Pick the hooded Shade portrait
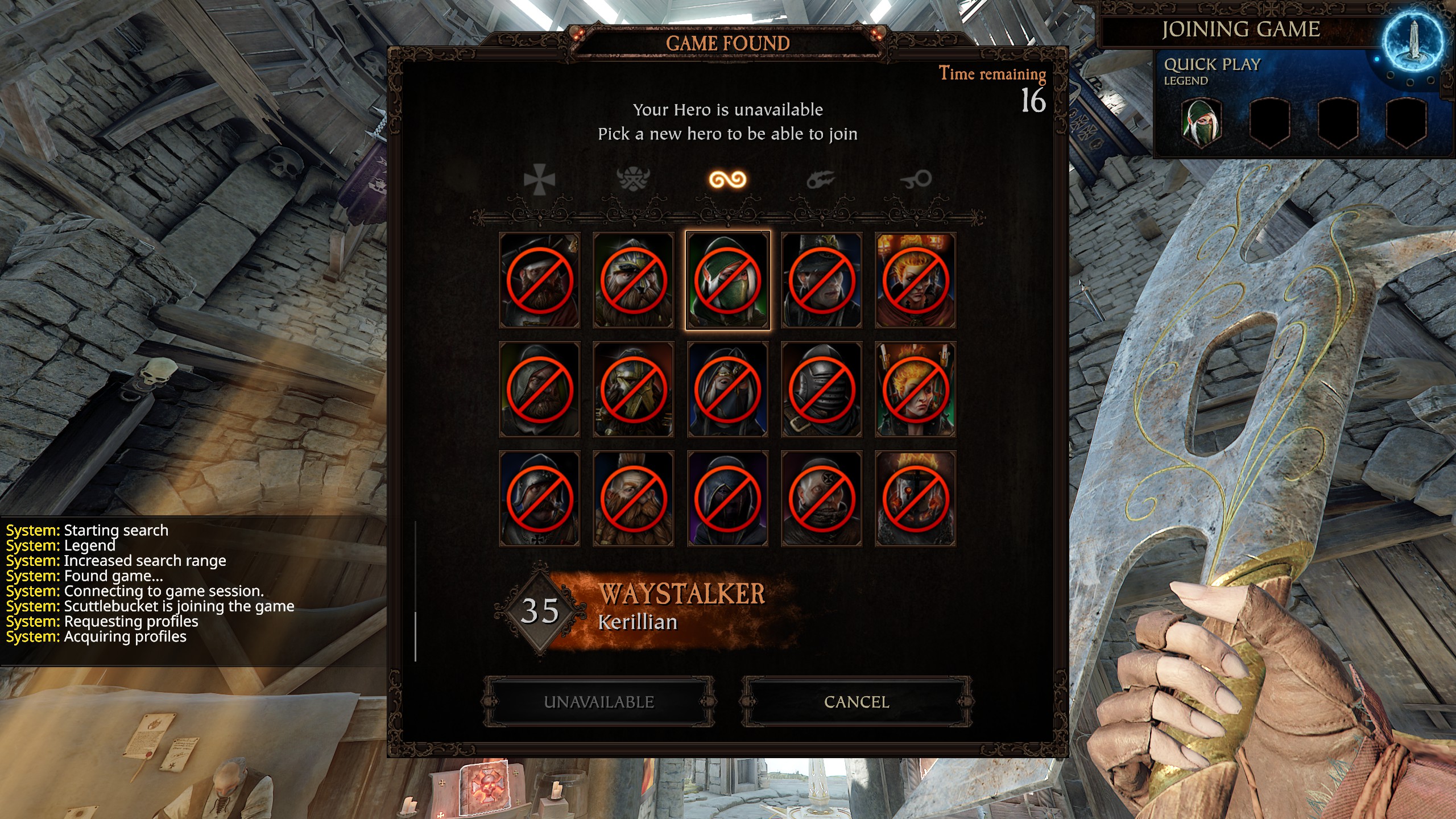Viewport: 1456px width, 819px height. 727,499
